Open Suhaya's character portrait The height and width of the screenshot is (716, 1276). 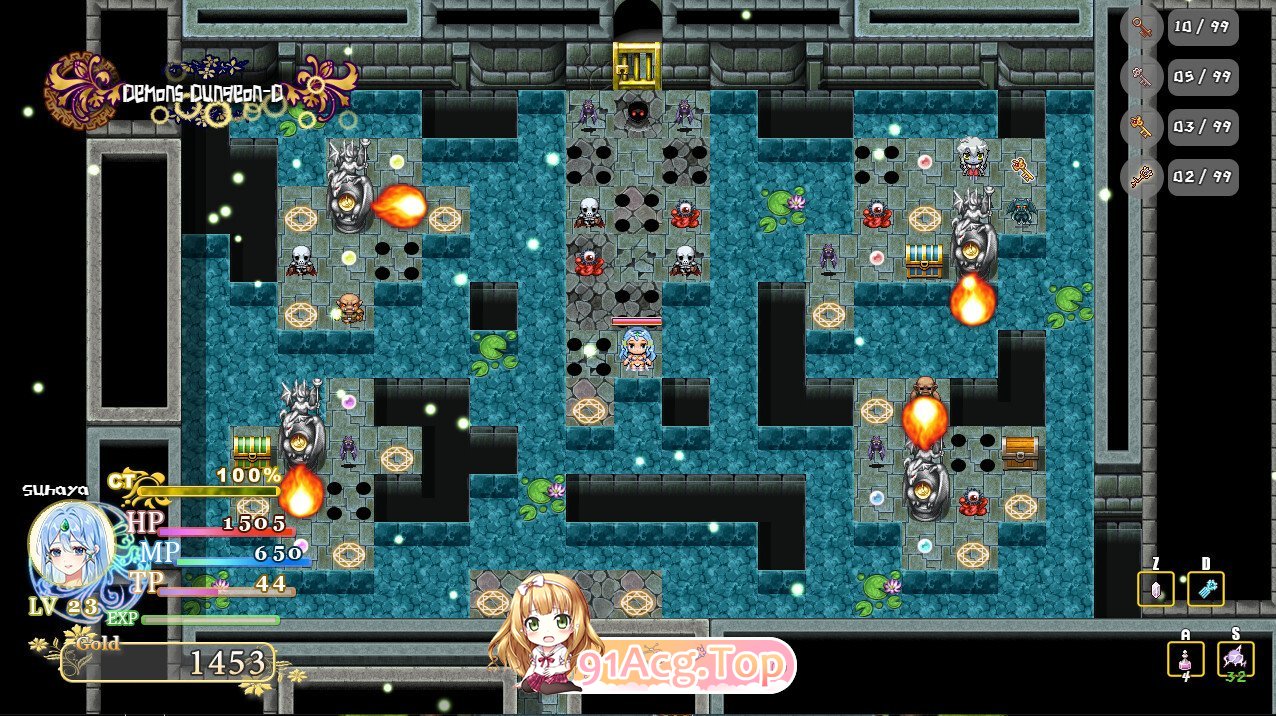pos(70,548)
